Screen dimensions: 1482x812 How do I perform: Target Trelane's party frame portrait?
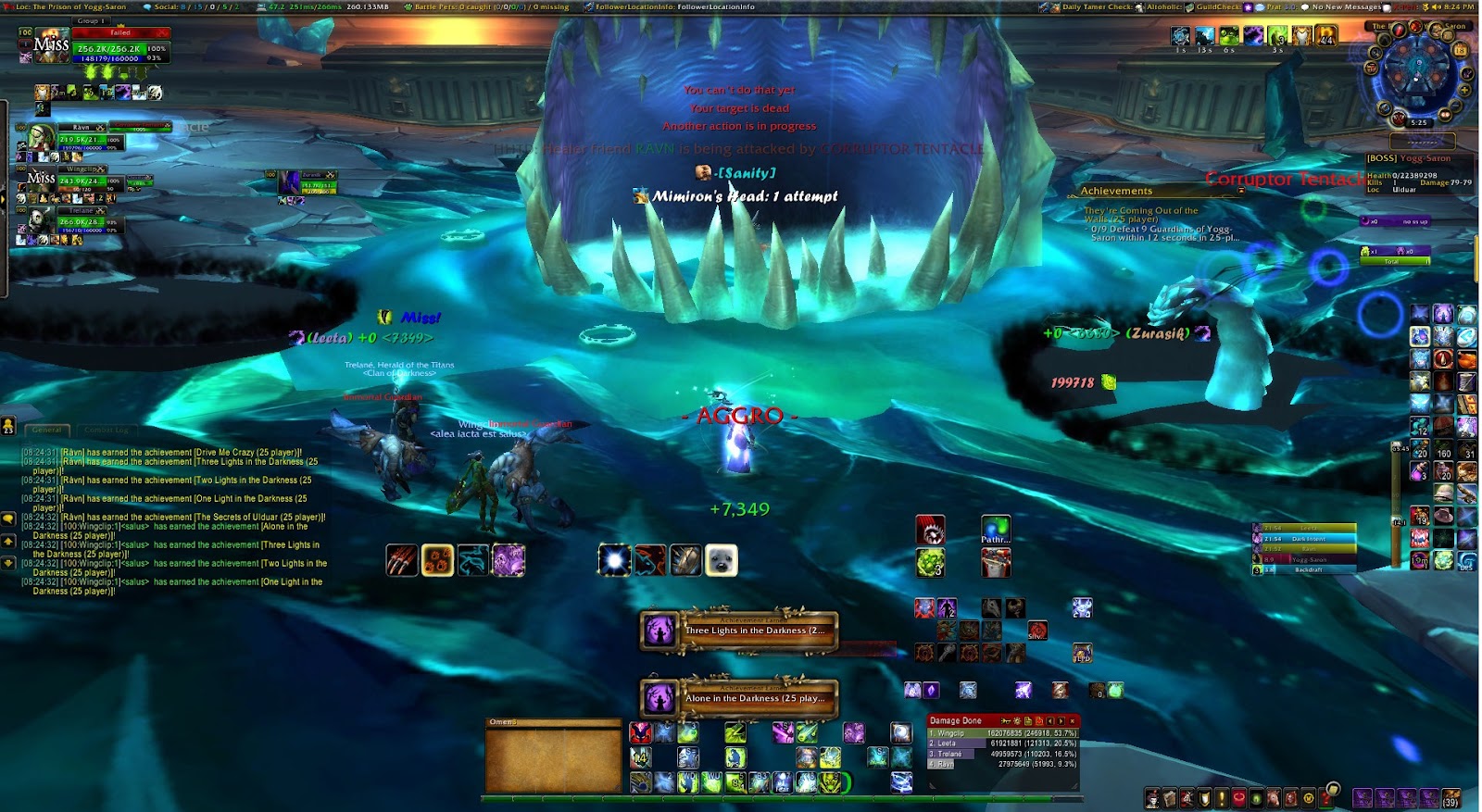[x=37, y=221]
